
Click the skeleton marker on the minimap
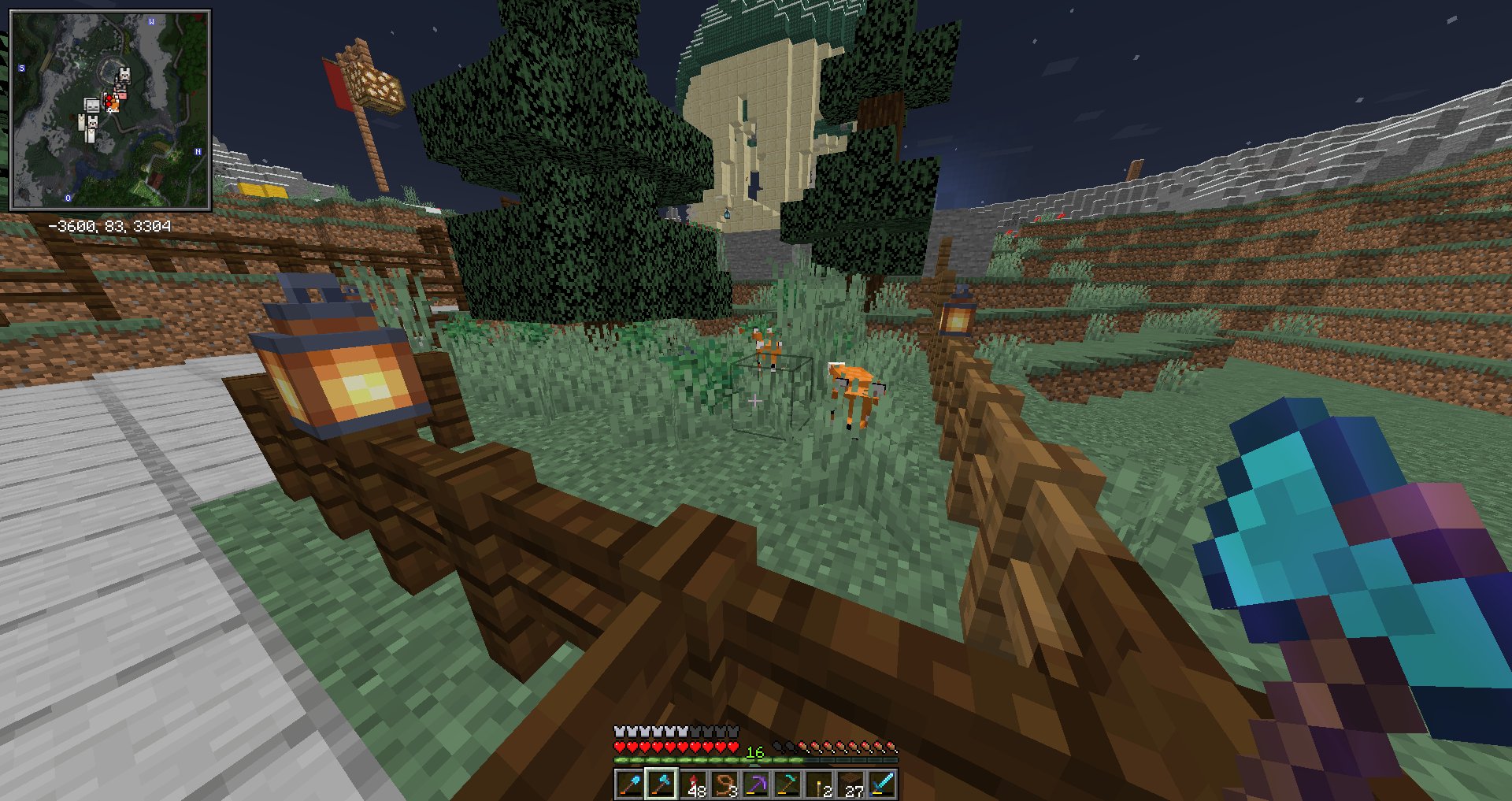92,105
